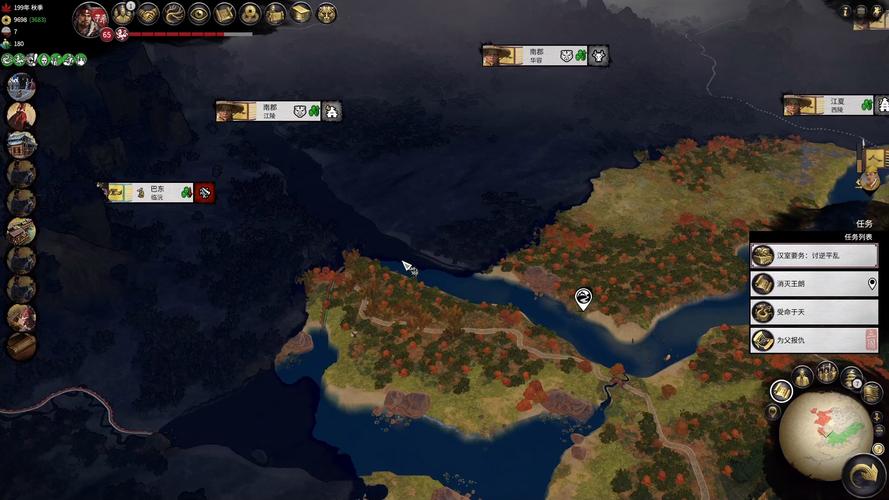889x500 pixels.
Task: Open the tiger head icon panel
Action: click(x=326, y=13)
